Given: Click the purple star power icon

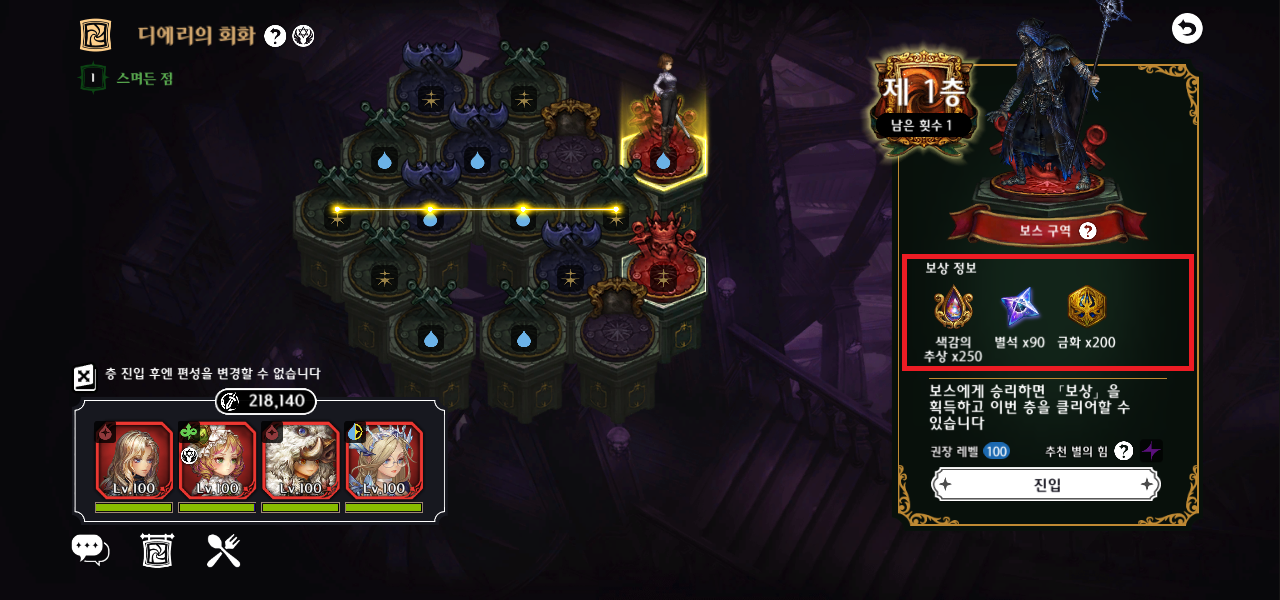Looking at the screenshot, I should [1152, 451].
